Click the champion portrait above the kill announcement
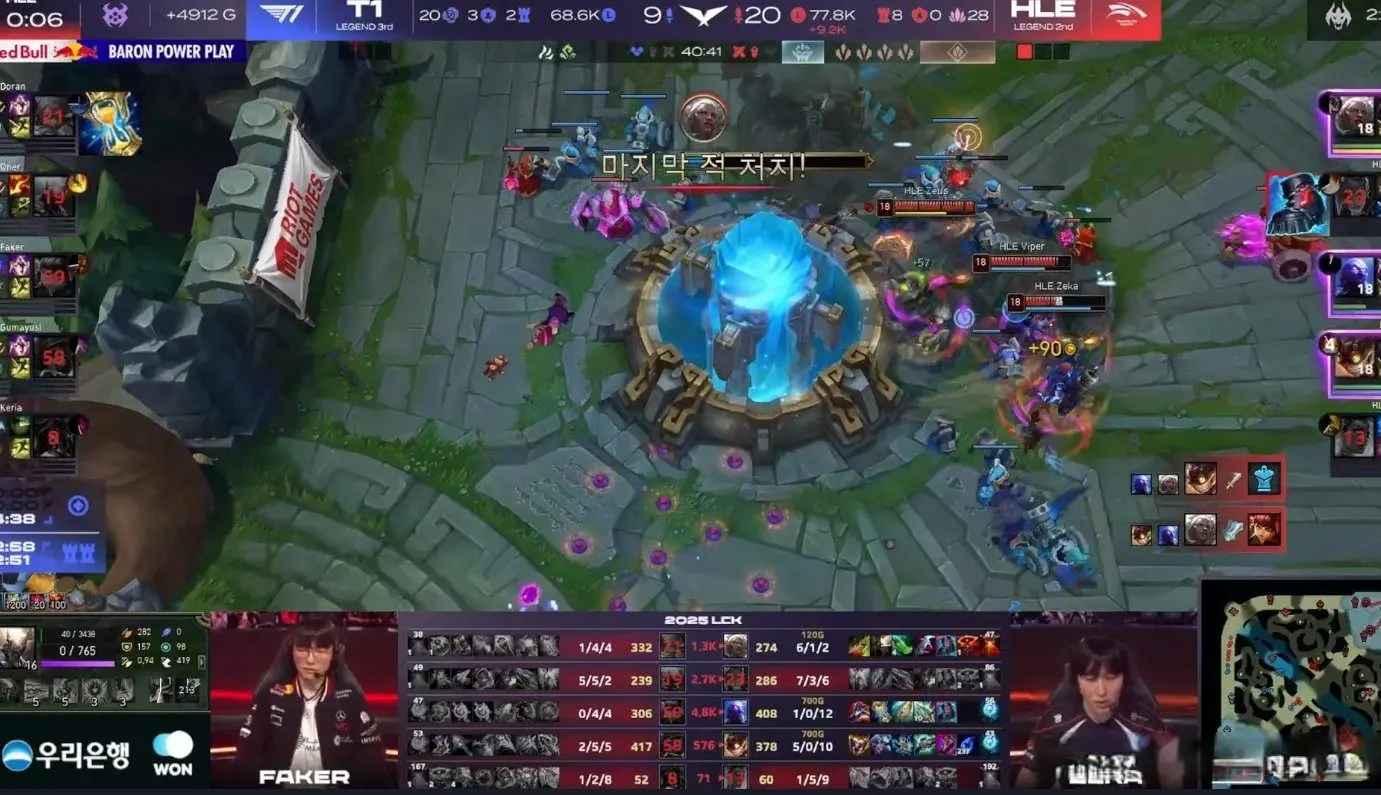Image resolution: width=1381 pixels, height=795 pixels. click(703, 118)
